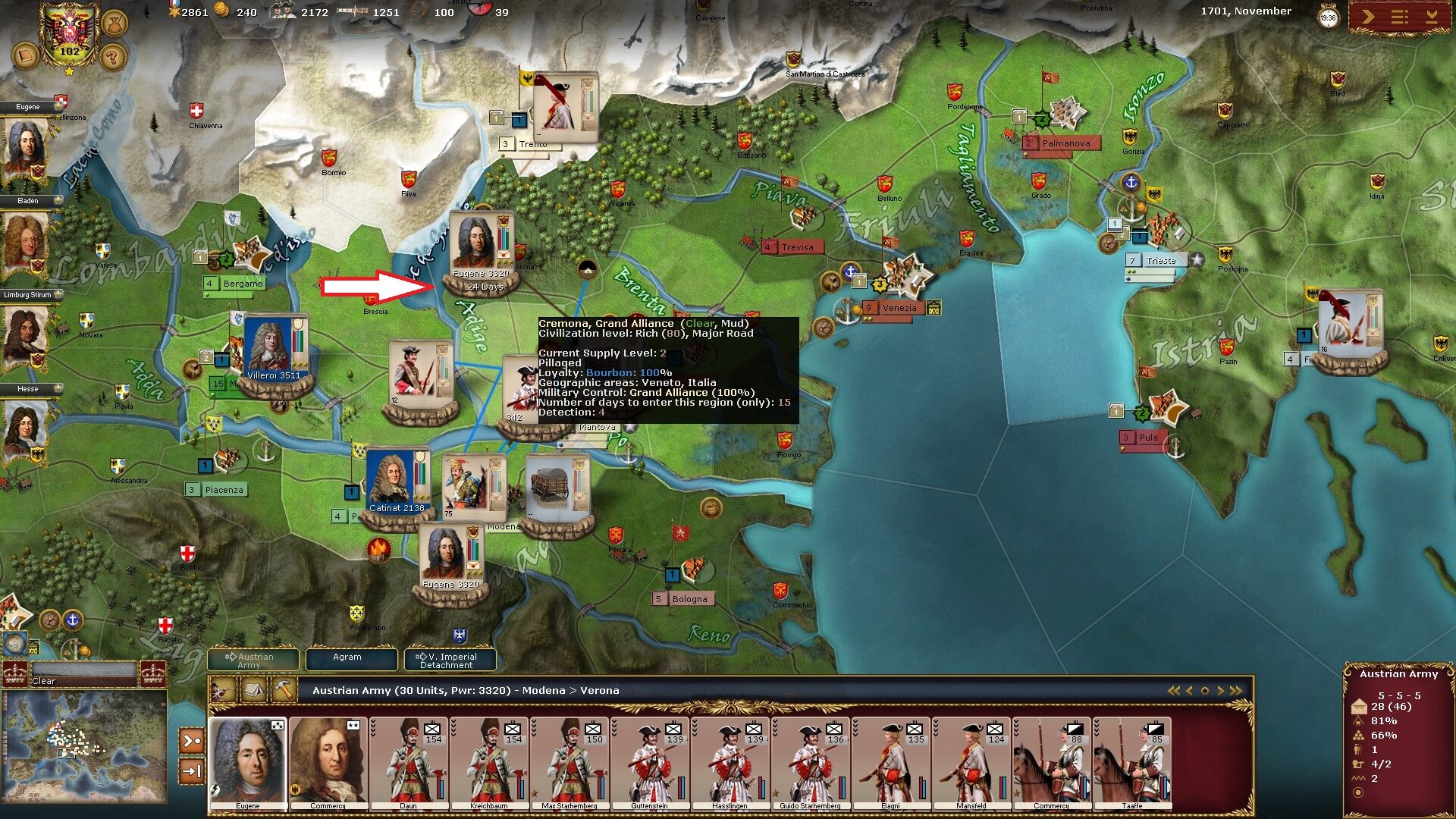
Task: Choose the Taaffe cavalry unit card
Action: tap(1131, 763)
